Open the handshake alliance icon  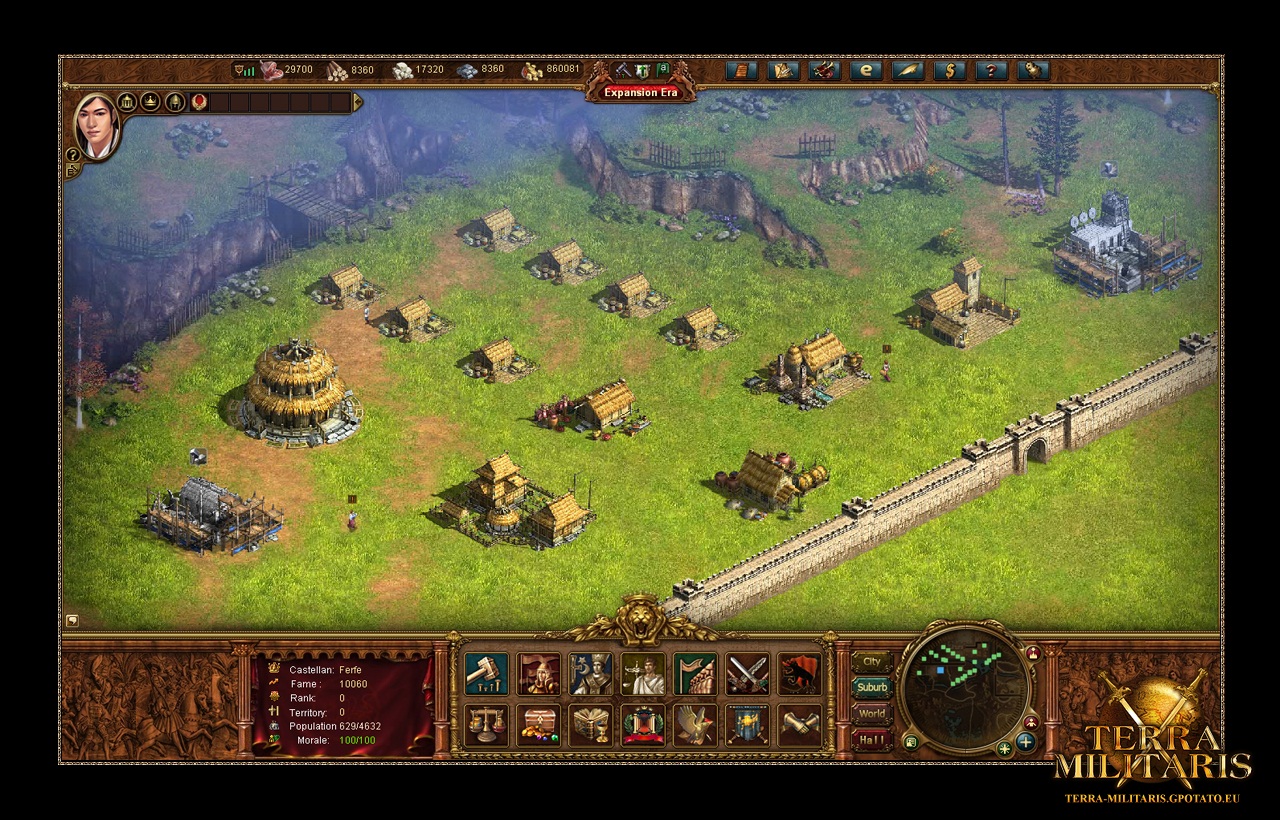coord(799,725)
